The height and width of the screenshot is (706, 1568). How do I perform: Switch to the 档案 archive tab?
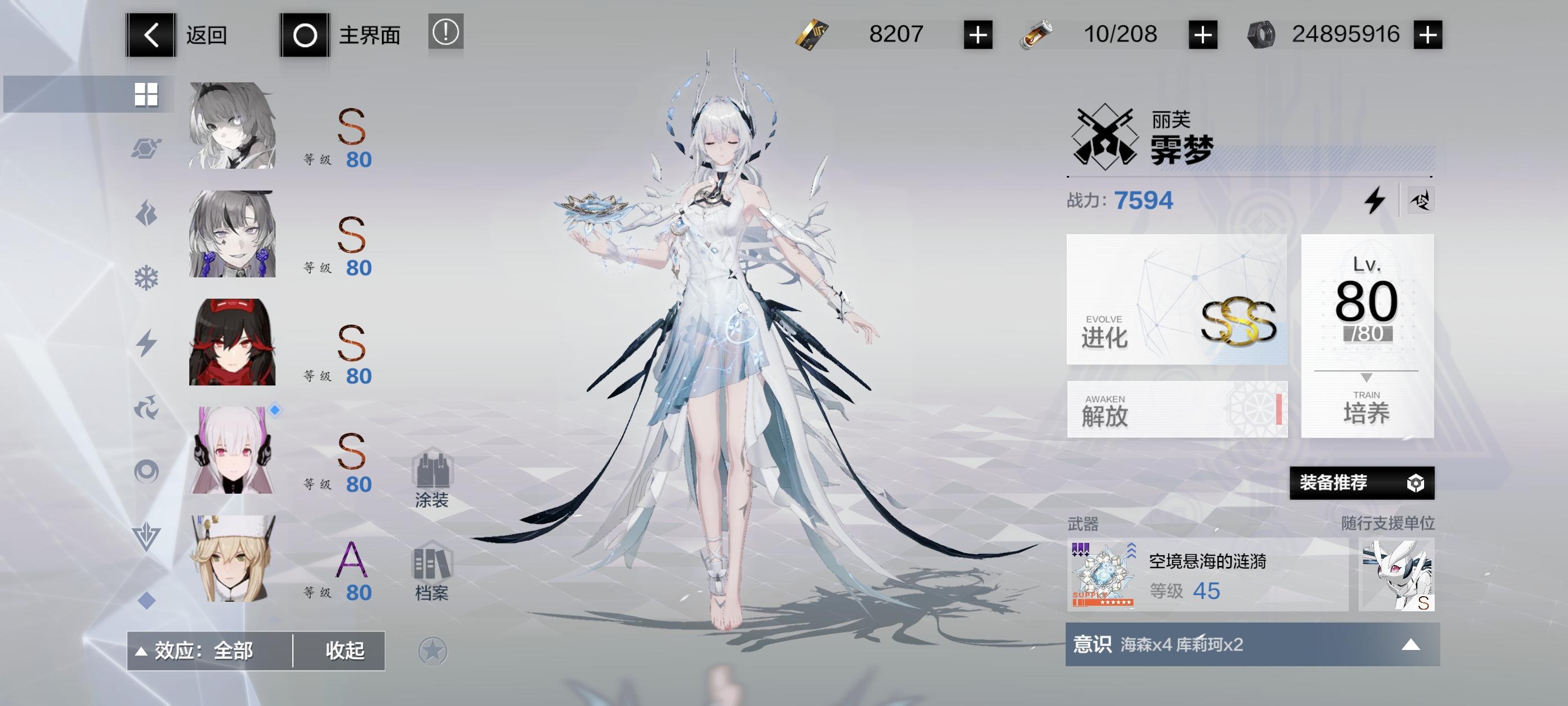coord(433,569)
